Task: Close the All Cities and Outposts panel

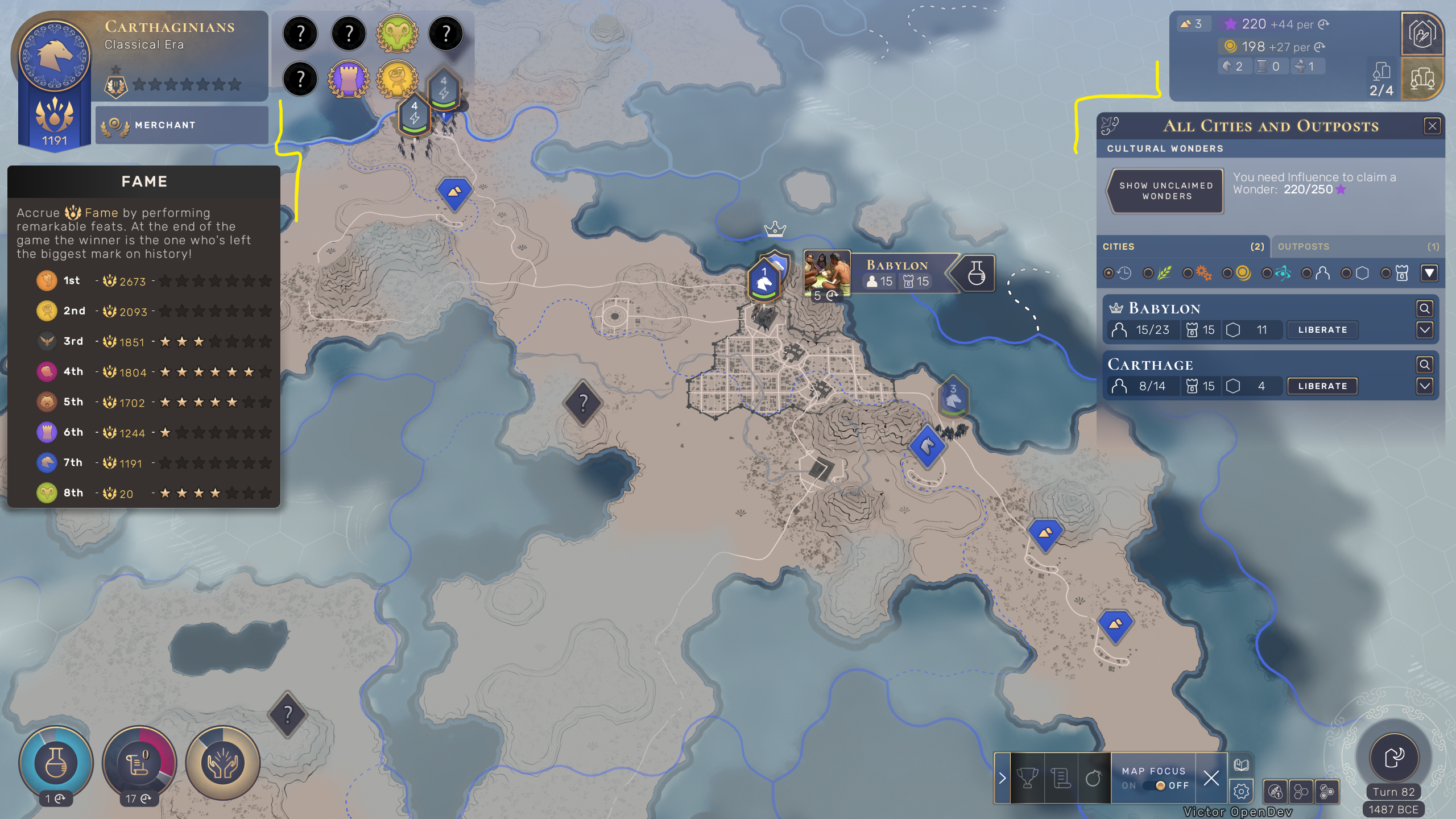Action: (1432, 126)
